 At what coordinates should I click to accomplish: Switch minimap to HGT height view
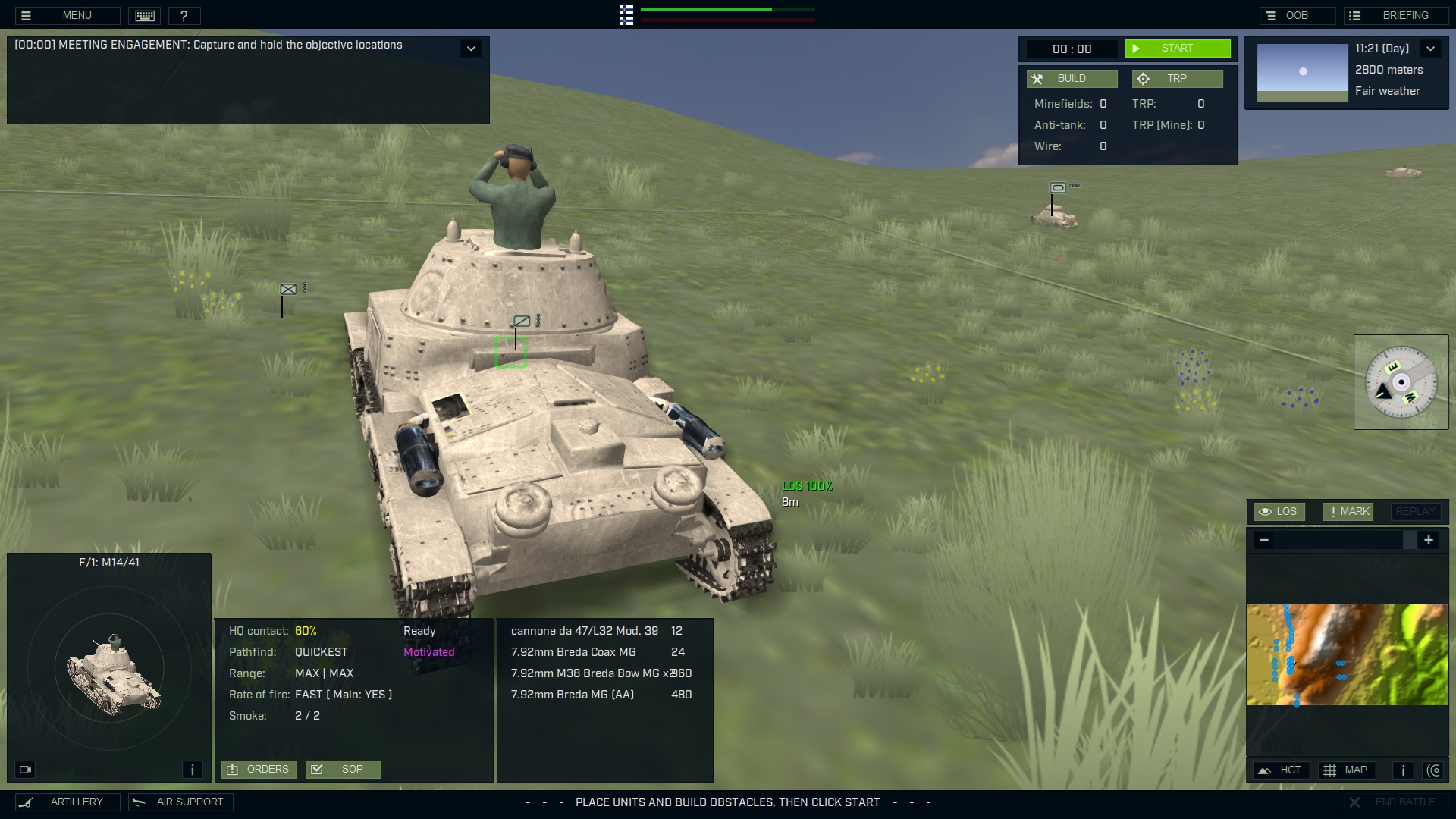pos(1281,770)
